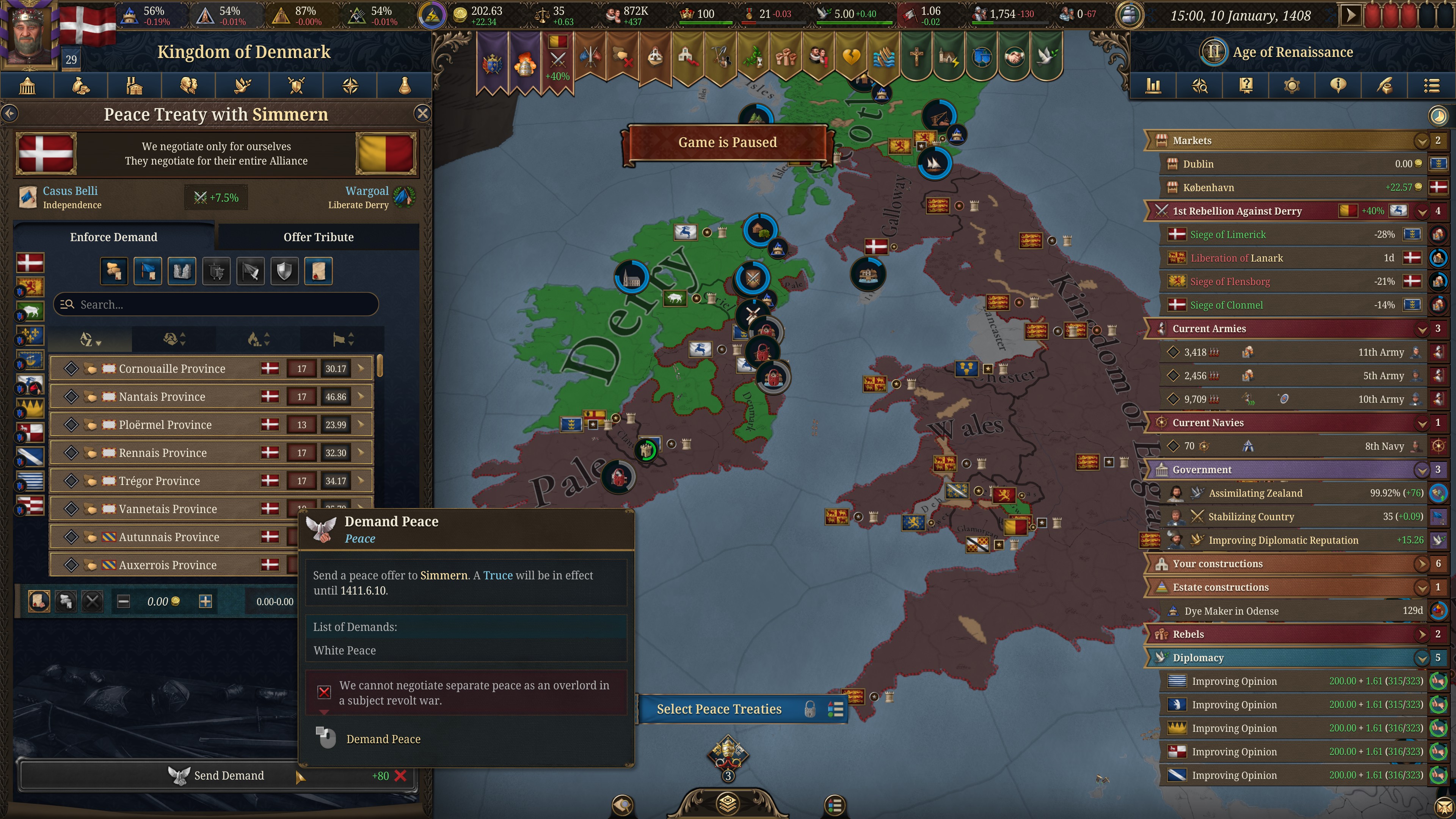Screen dimensions: 1456x819
Task: Increase demanded gold with the plus stepper
Action: click(206, 601)
